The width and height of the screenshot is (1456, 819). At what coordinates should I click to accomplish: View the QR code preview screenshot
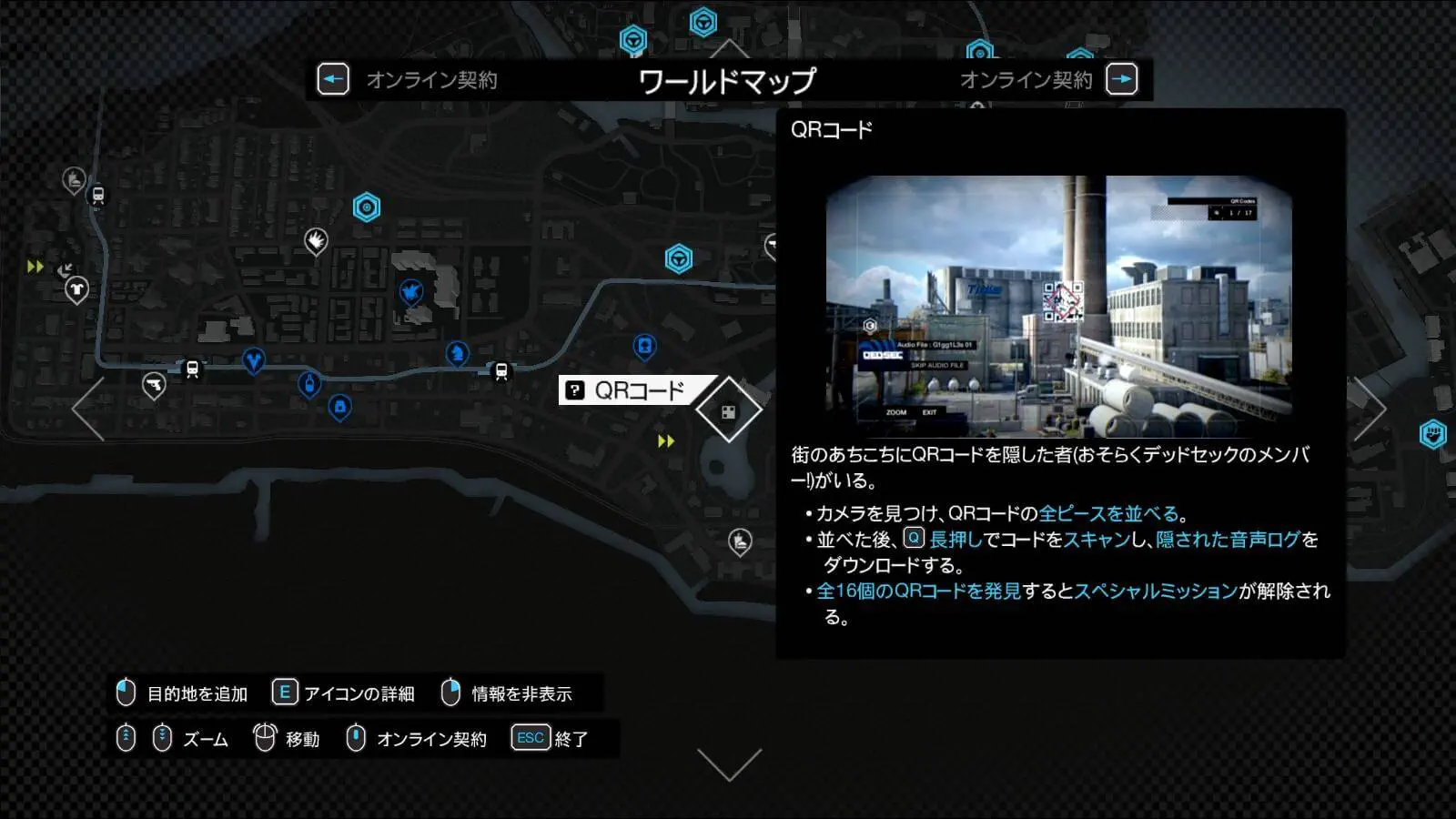click(x=1058, y=307)
